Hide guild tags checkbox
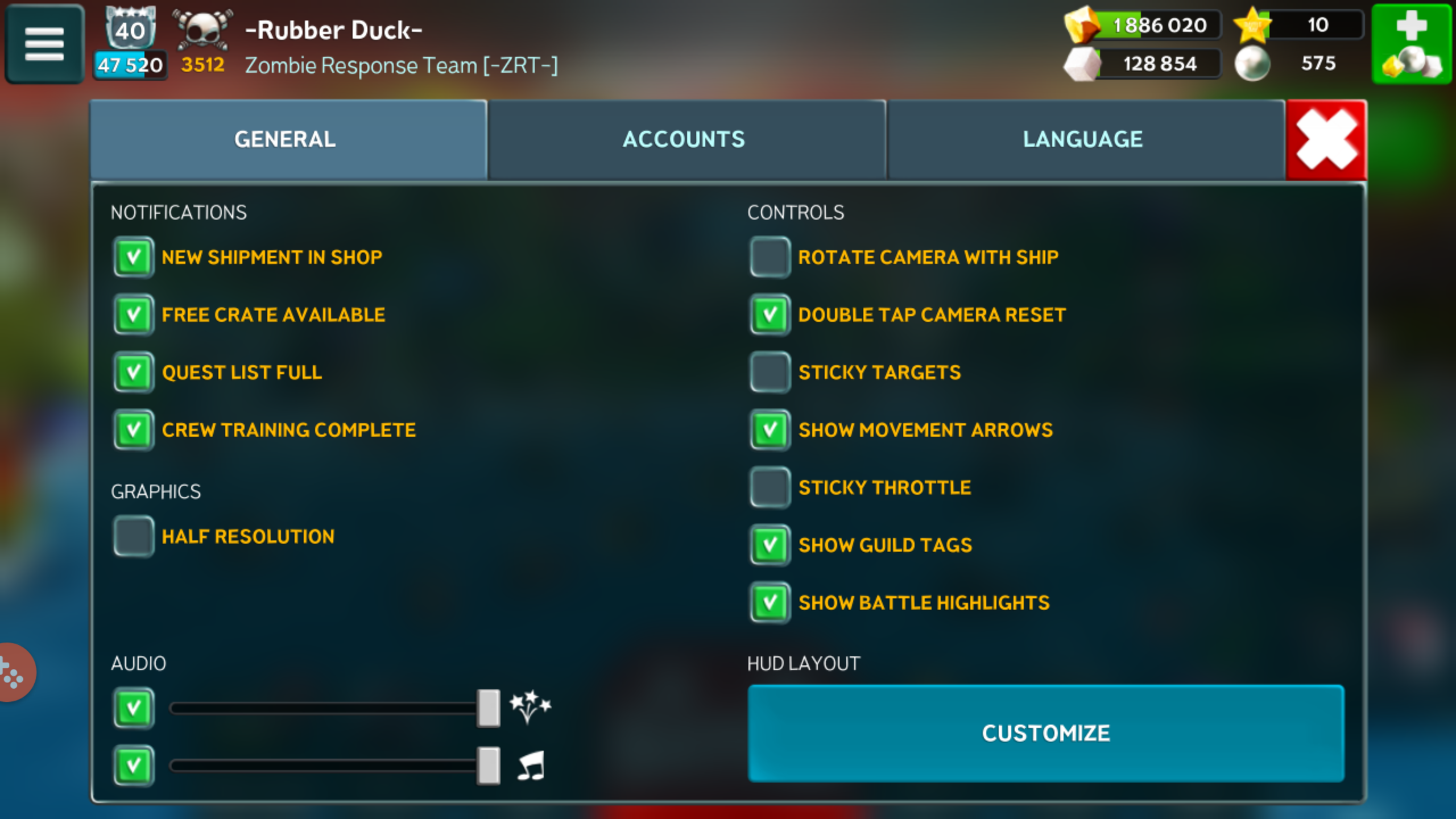Viewport: 1456px width, 819px height. pos(770,545)
